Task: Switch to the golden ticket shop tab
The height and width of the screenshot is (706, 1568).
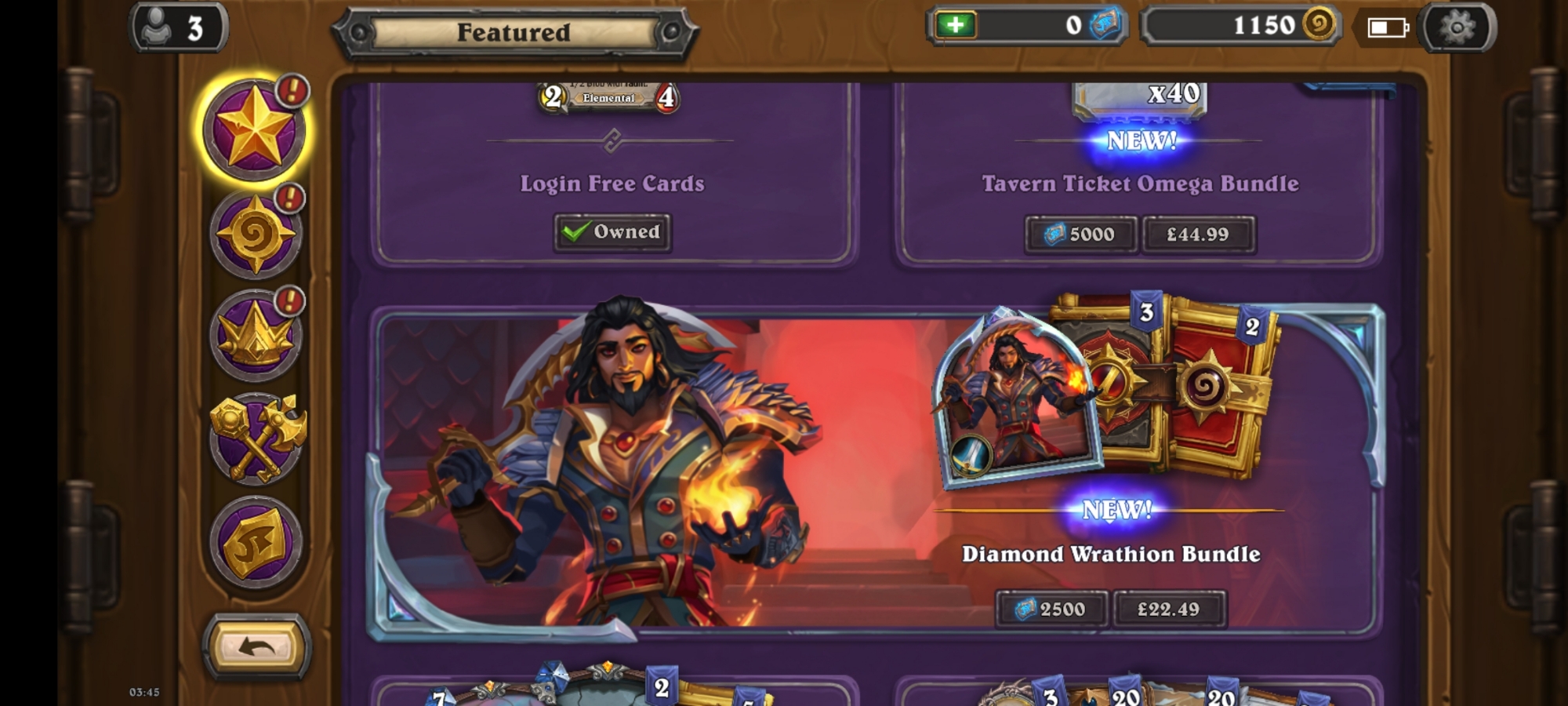Action: tap(256, 543)
